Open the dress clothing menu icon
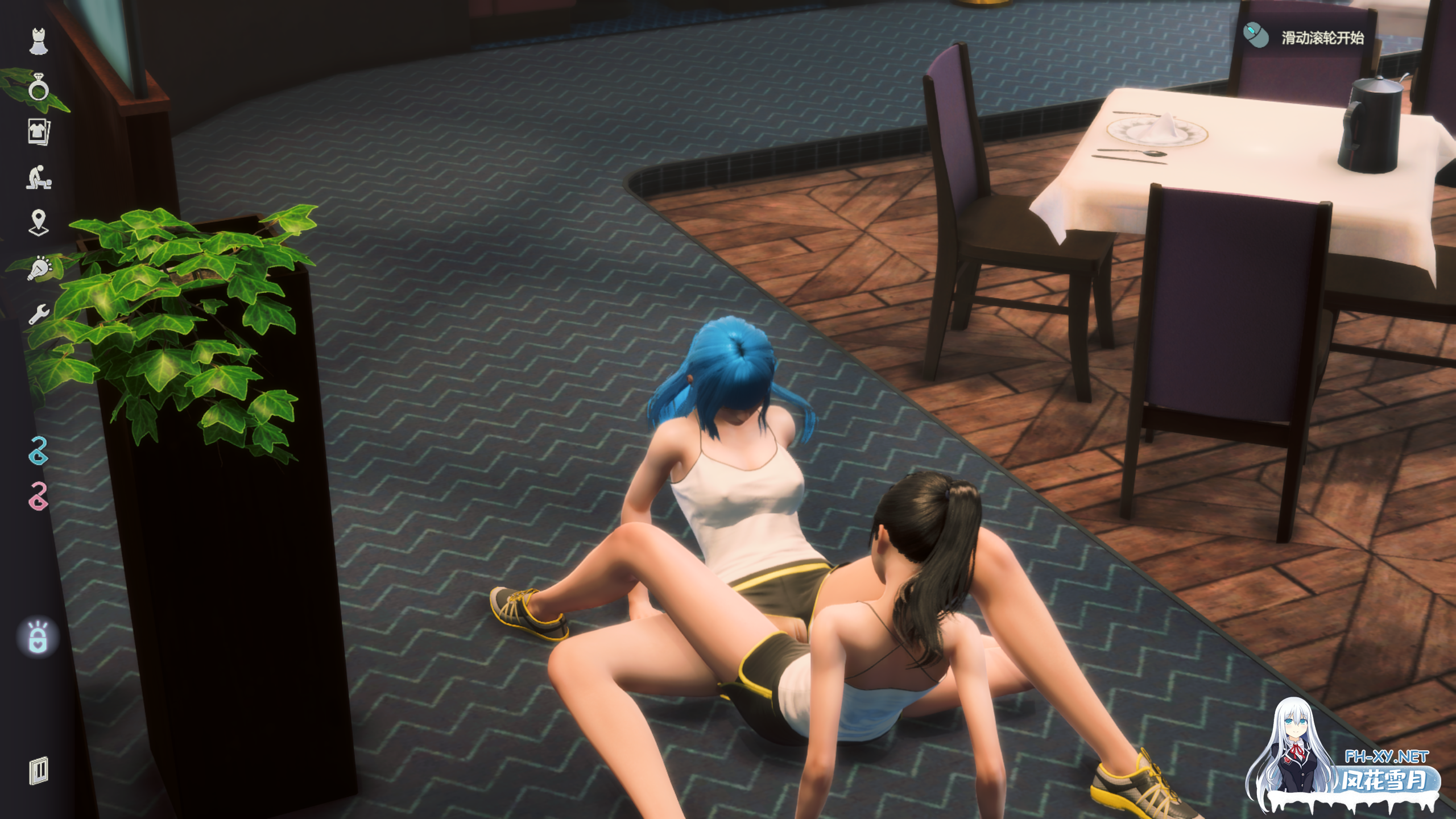1456x819 pixels. pos(39,42)
